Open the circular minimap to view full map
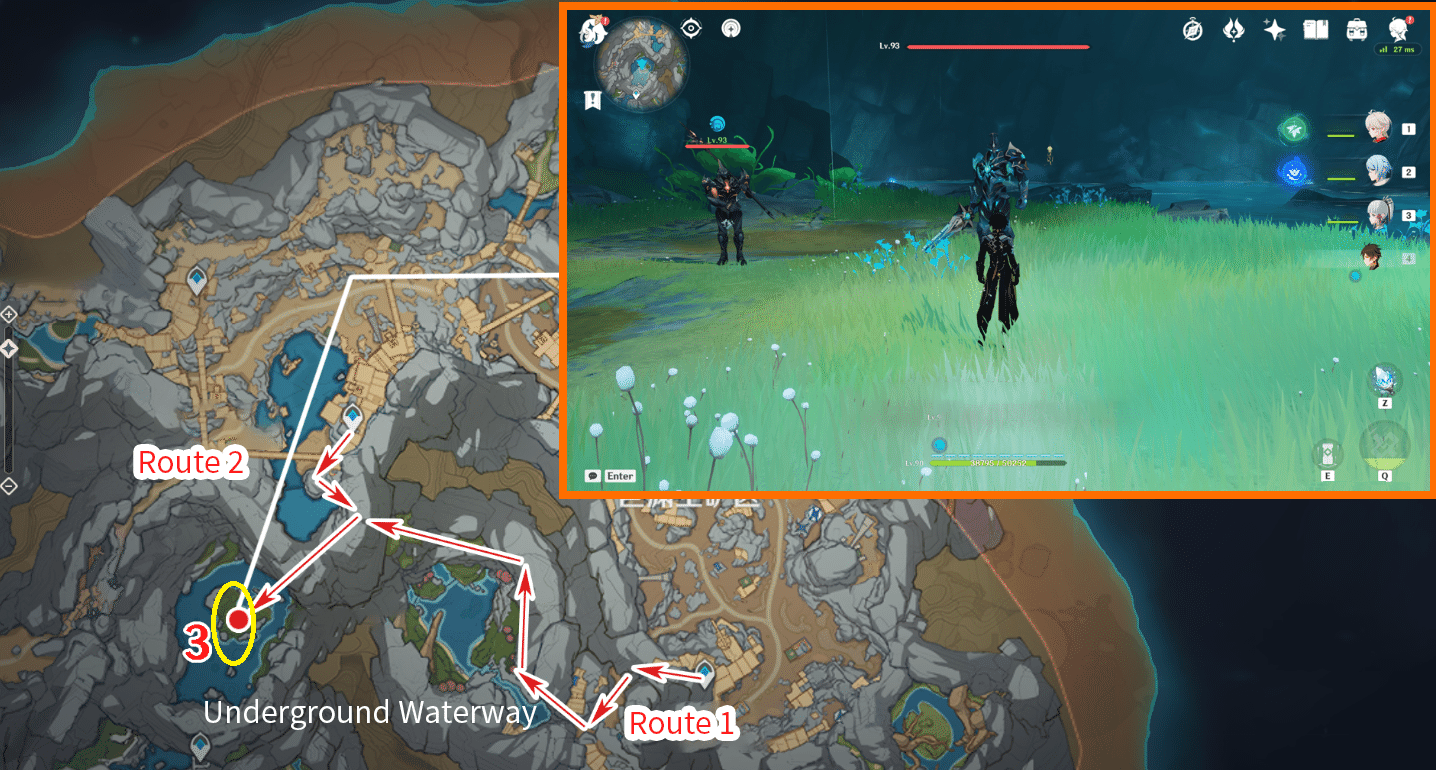The image size is (1436, 770). (642, 62)
